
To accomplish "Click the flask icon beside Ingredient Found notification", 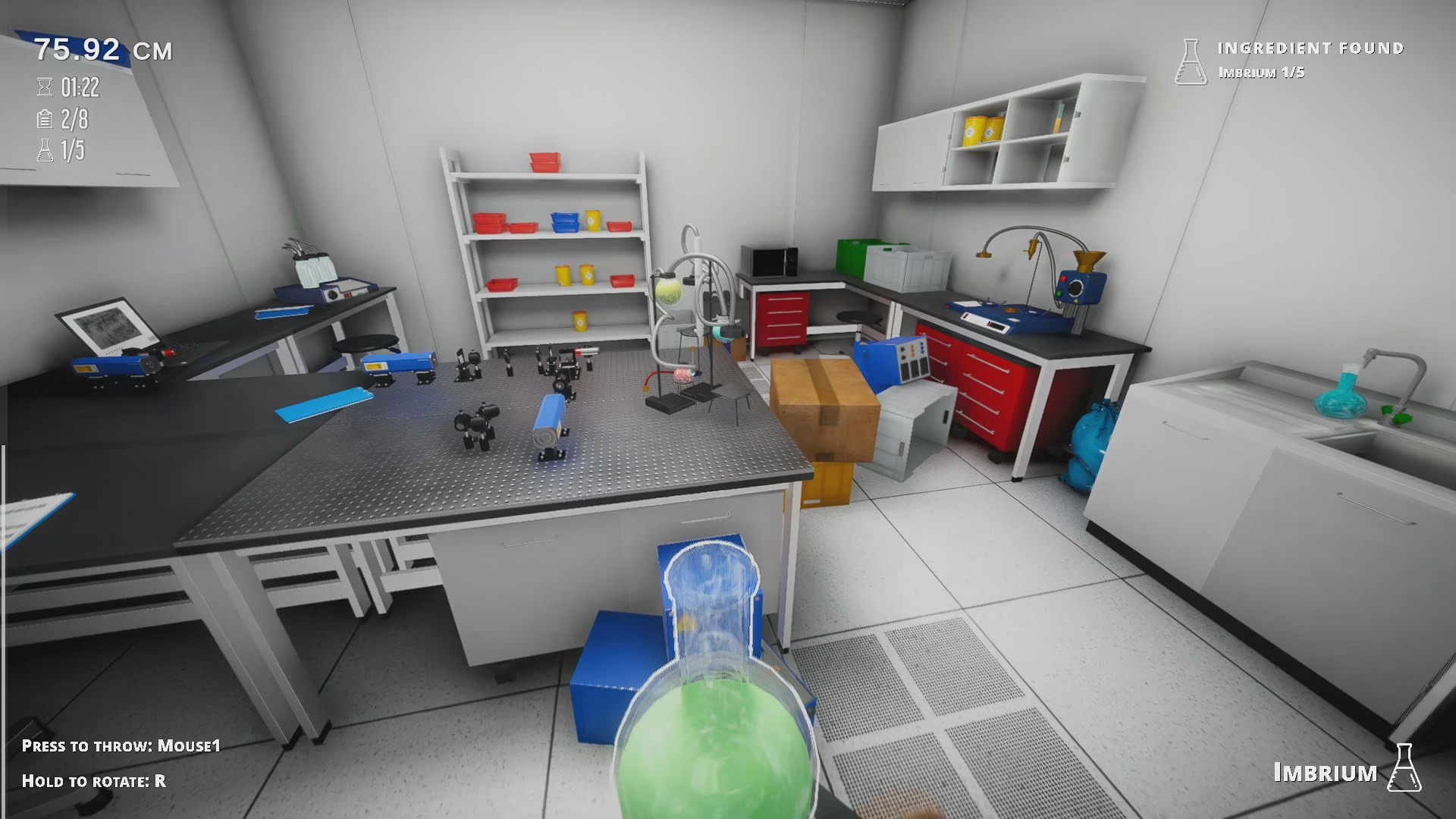I will [x=1191, y=61].
